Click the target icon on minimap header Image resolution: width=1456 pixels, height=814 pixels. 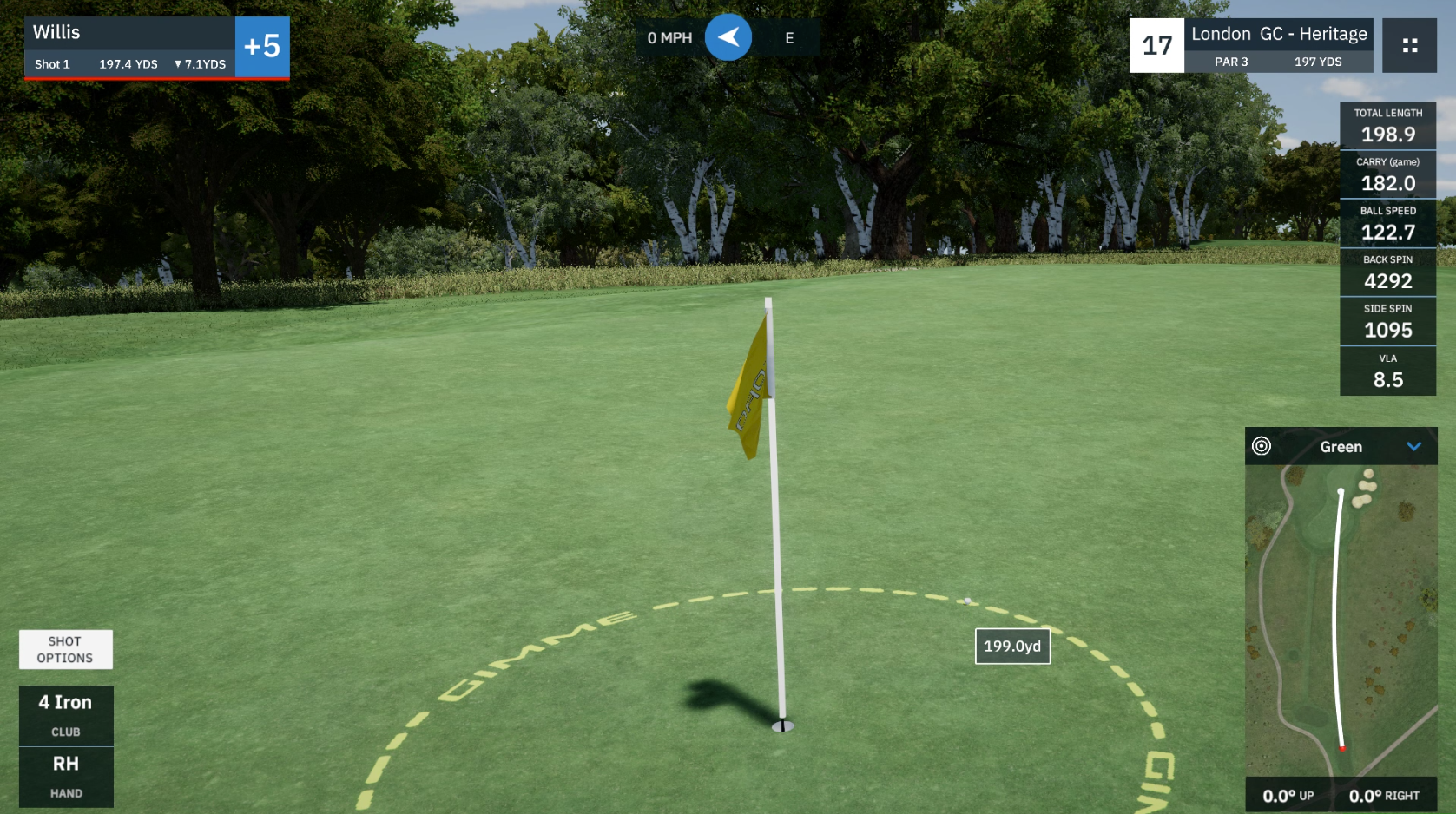pyautogui.click(x=1262, y=446)
